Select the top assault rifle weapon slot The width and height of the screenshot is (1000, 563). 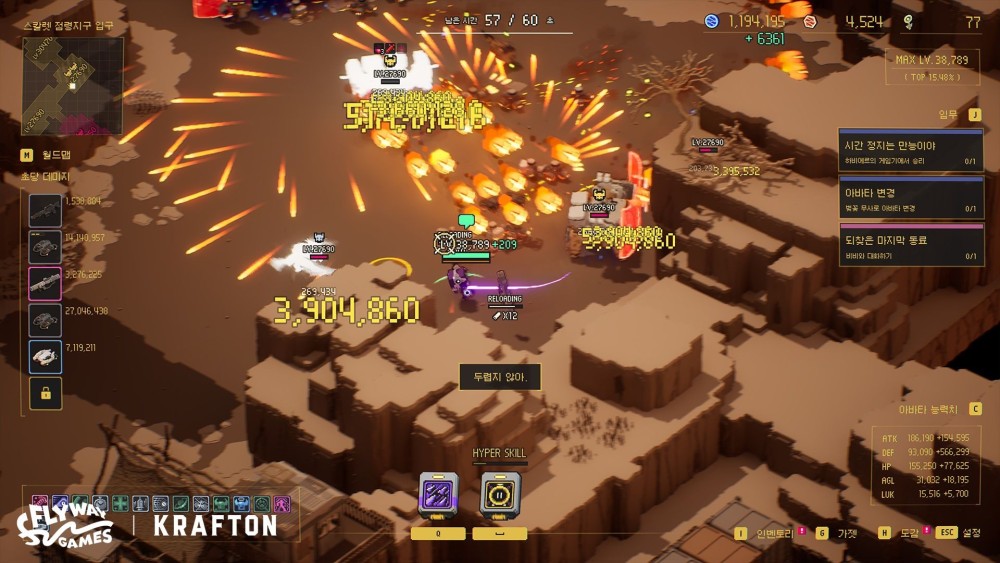pyautogui.click(x=45, y=211)
